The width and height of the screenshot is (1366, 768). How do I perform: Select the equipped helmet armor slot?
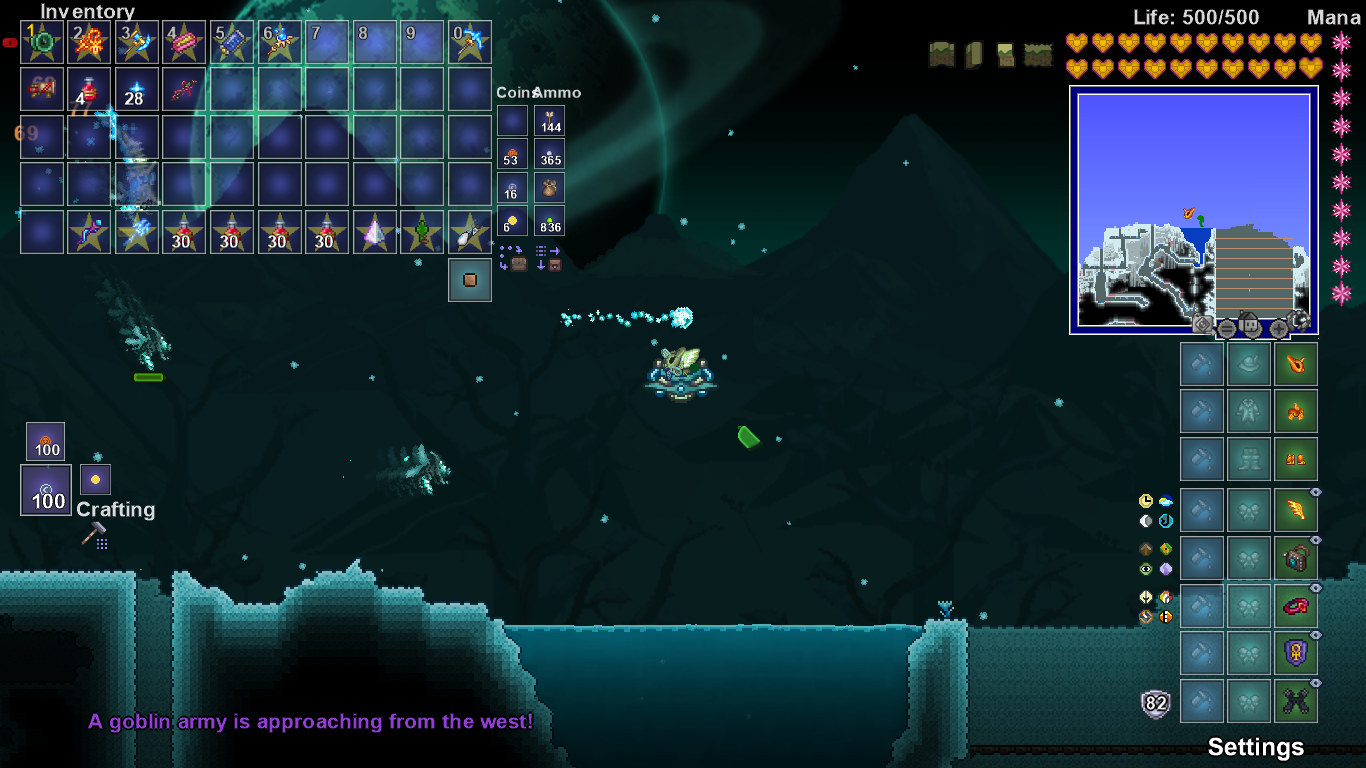(x=1296, y=364)
